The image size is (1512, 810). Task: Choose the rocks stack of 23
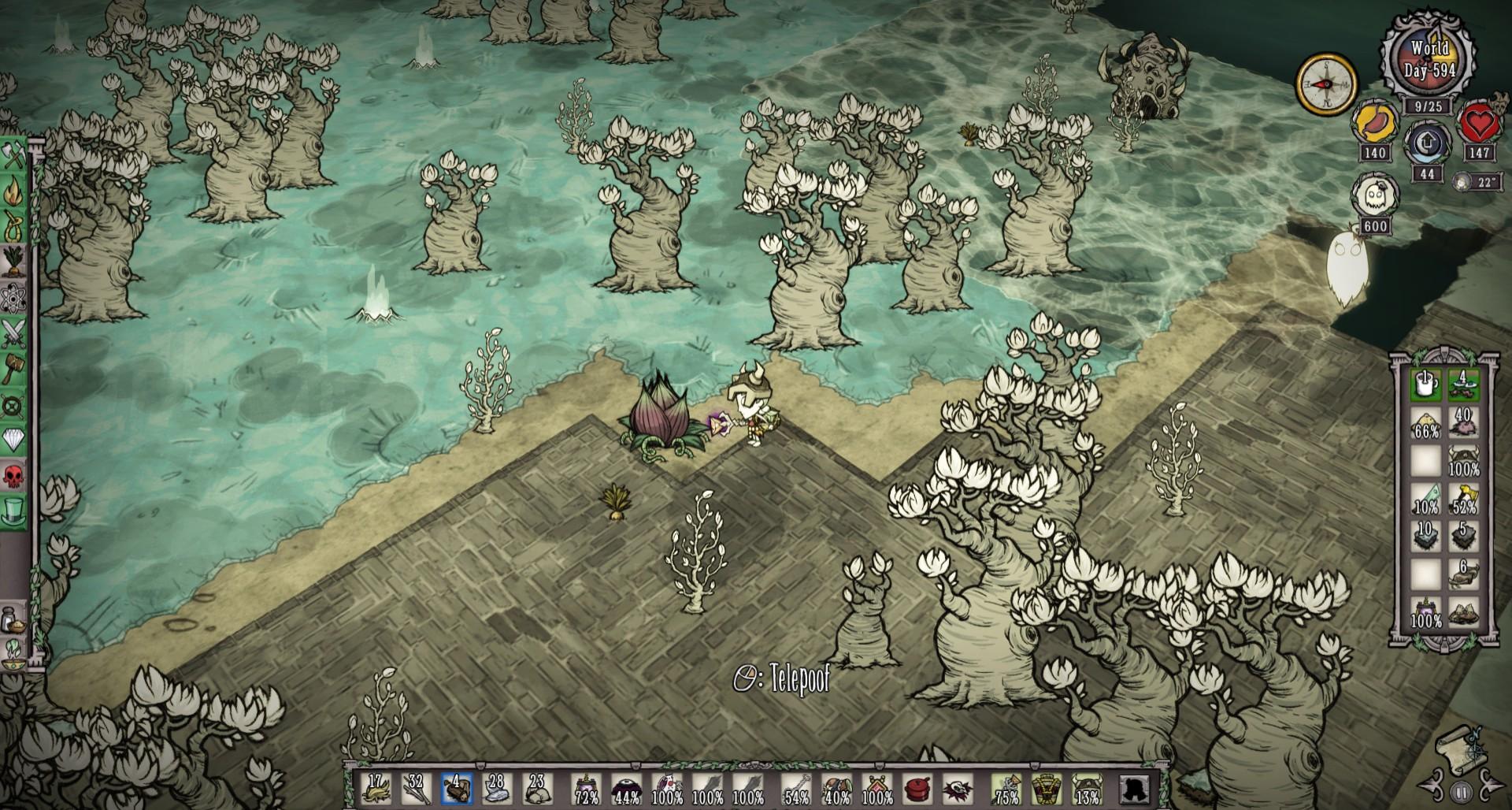tap(537, 789)
